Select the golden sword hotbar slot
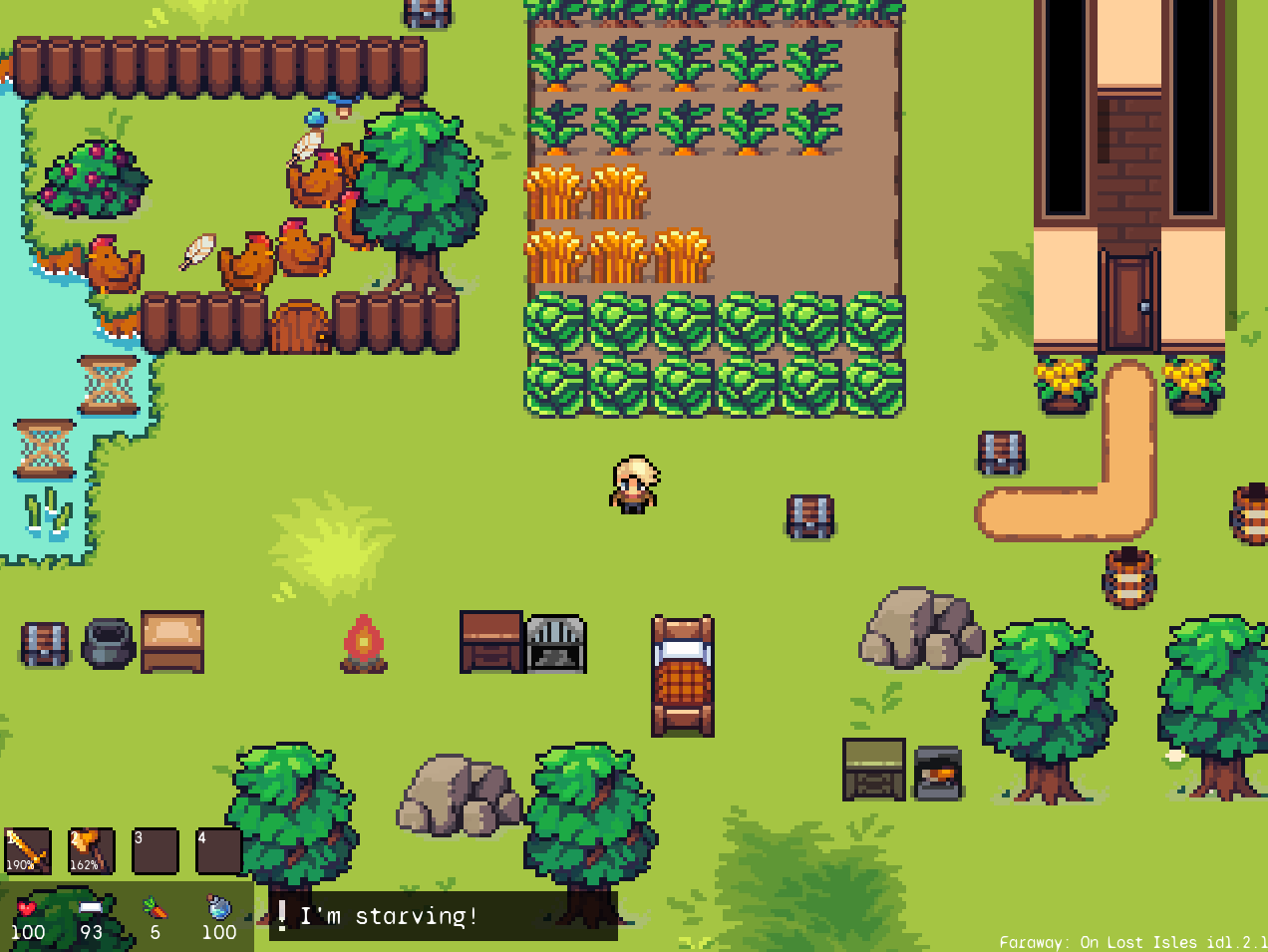 [28, 850]
